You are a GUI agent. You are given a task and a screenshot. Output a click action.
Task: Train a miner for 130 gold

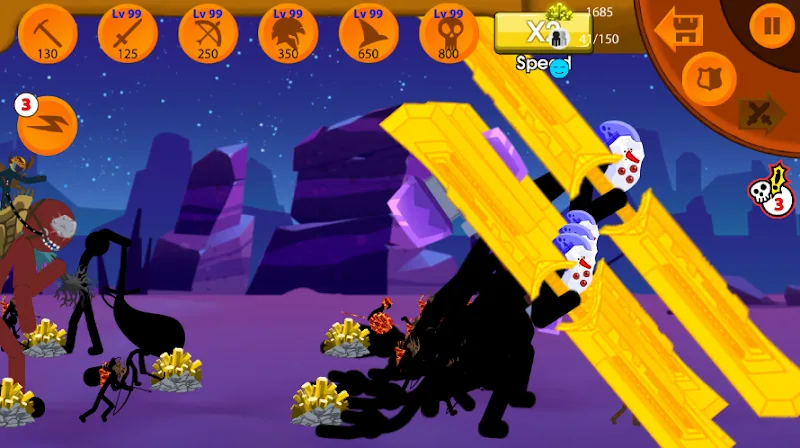(x=48, y=32)
